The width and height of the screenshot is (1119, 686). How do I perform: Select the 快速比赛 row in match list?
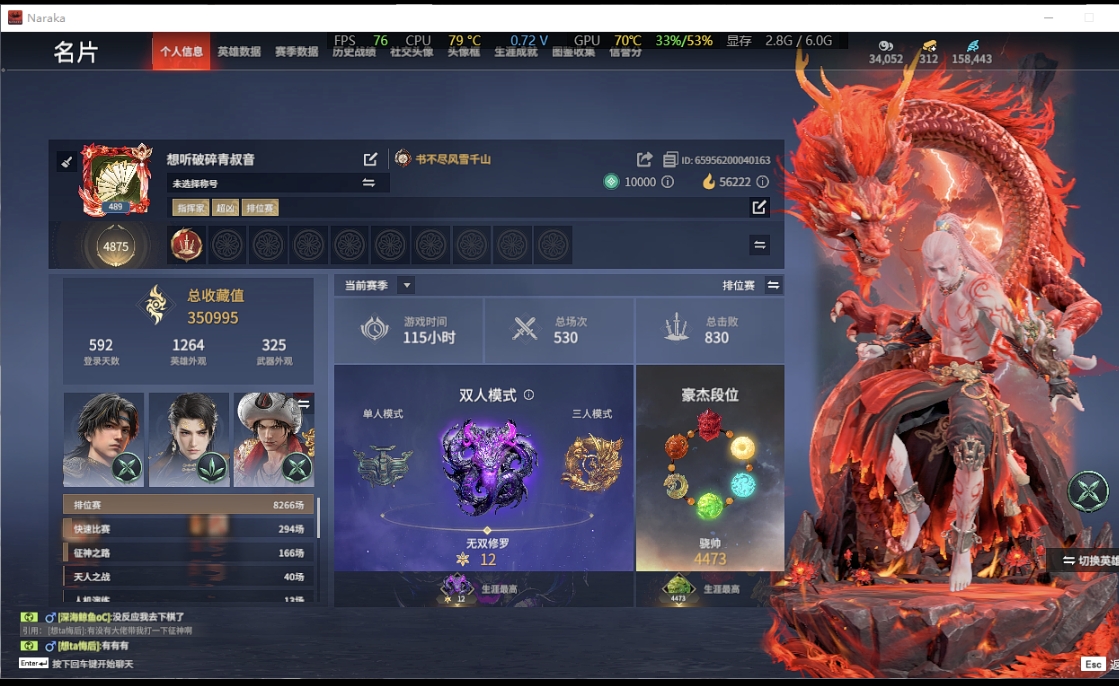pos(188,529)
